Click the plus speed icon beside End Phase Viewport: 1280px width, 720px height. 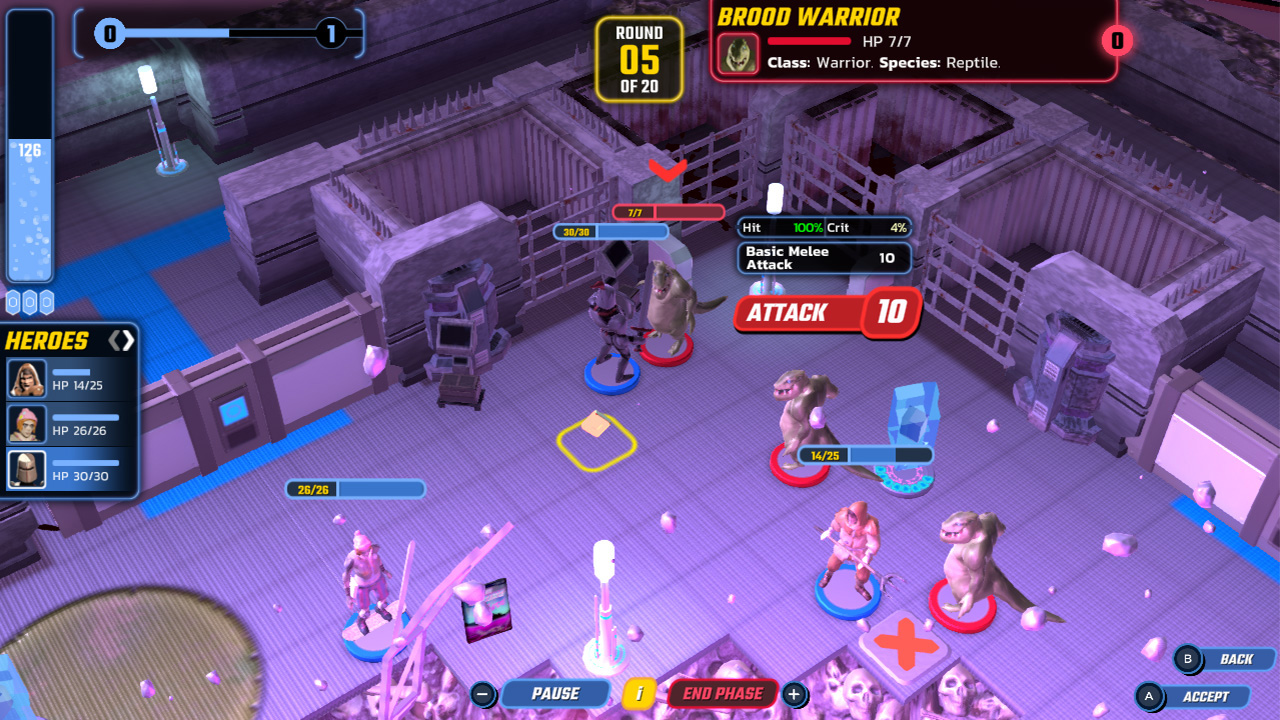[793, 693]
